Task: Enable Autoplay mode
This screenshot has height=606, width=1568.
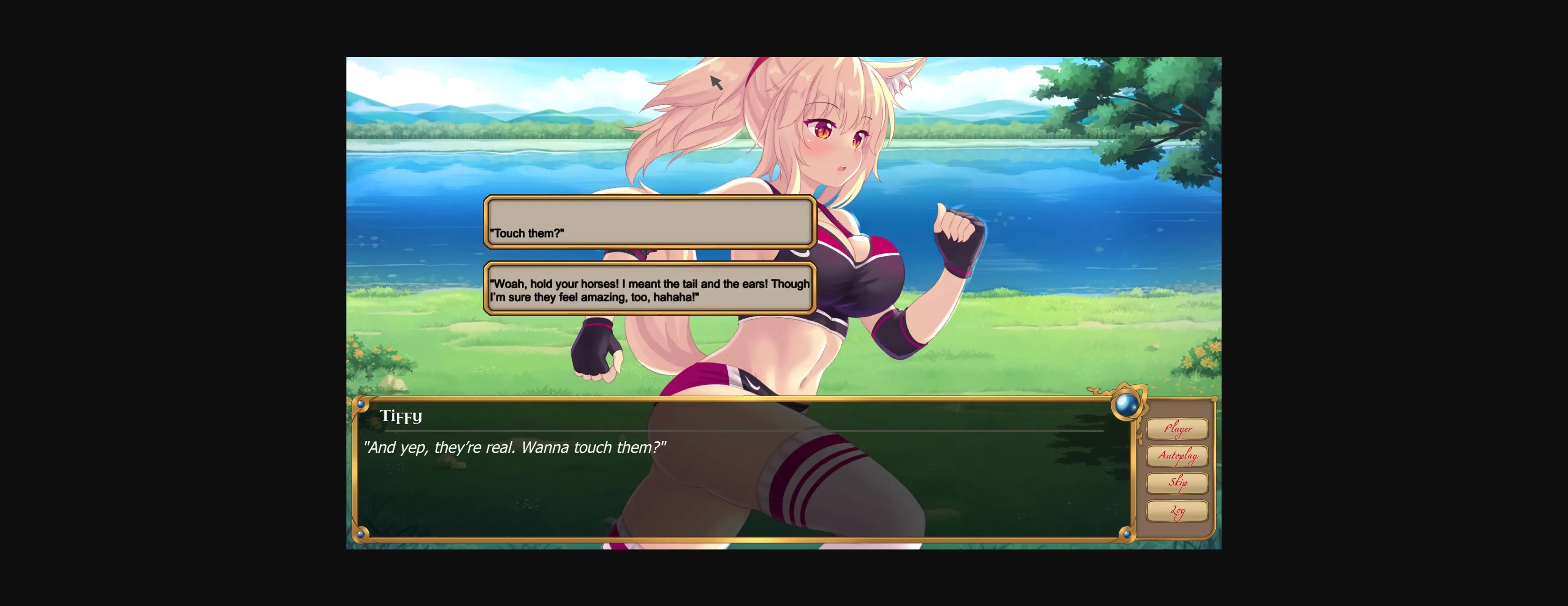Action: click(1178, 456)
